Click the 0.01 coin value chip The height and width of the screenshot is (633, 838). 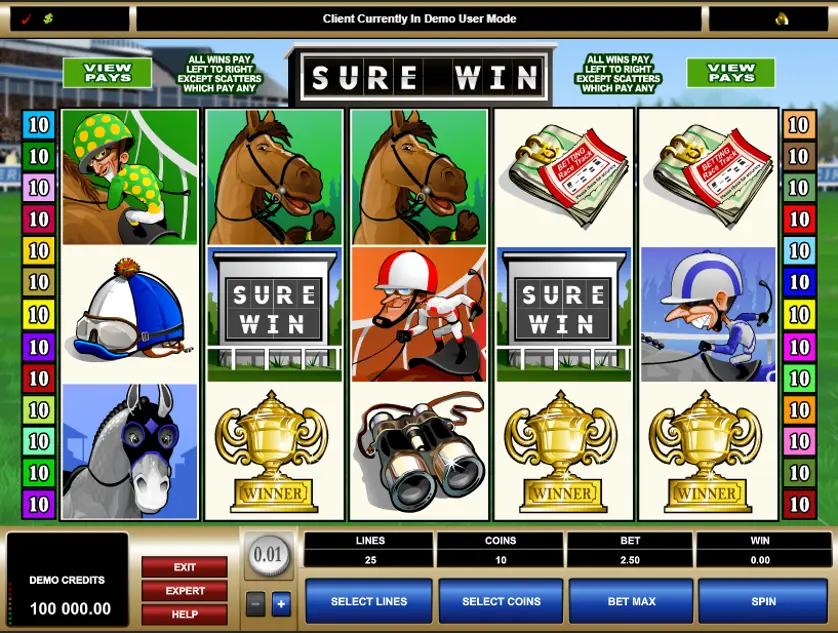(268, 556)
